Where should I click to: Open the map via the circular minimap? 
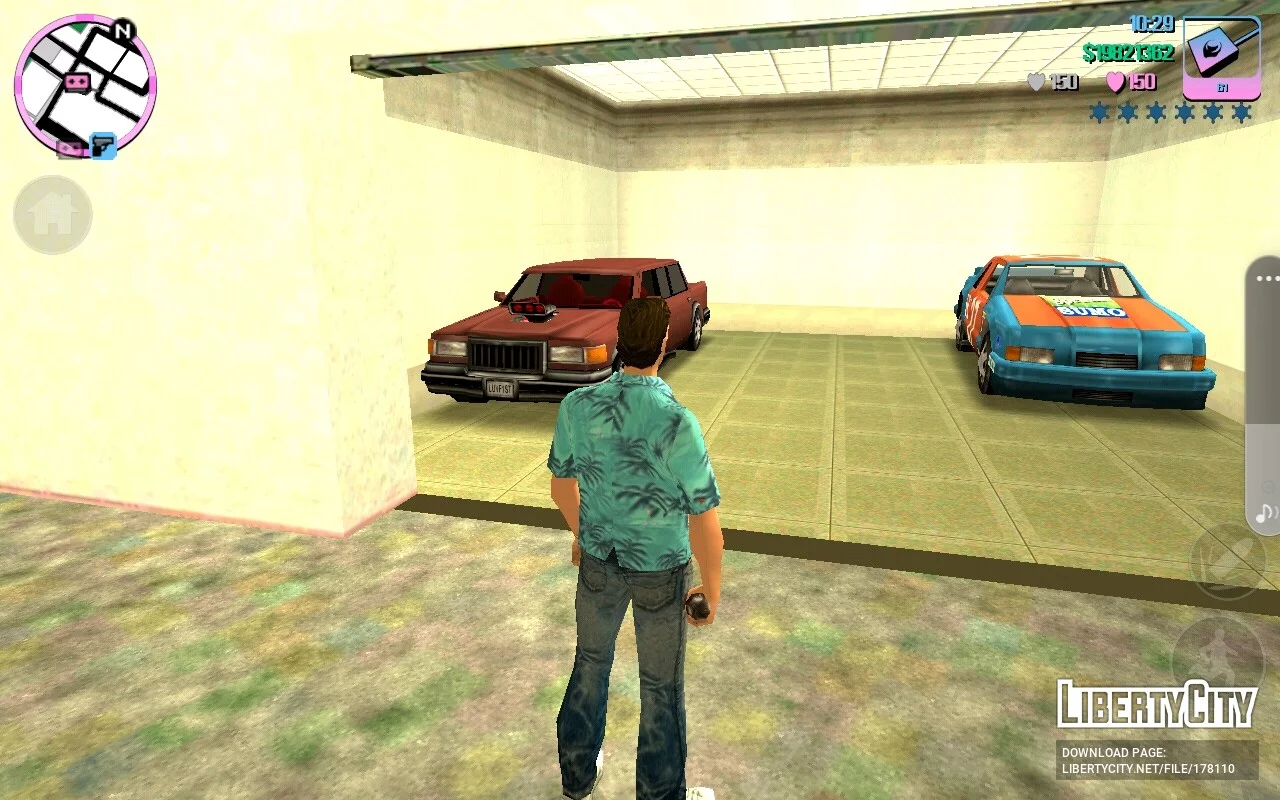click(85, 85)
